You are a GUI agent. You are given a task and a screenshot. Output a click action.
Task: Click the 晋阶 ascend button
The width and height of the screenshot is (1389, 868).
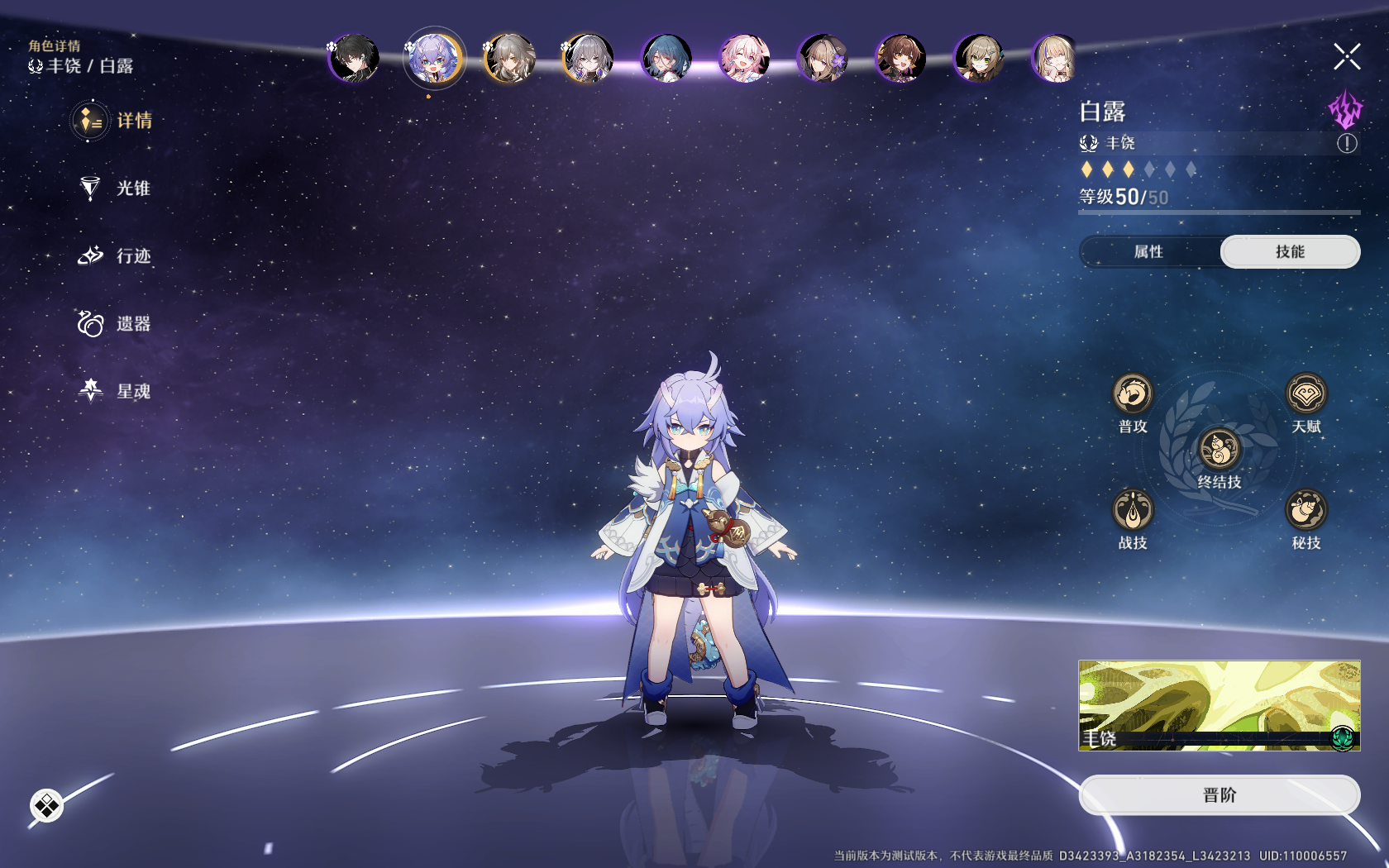(1220, 795)
